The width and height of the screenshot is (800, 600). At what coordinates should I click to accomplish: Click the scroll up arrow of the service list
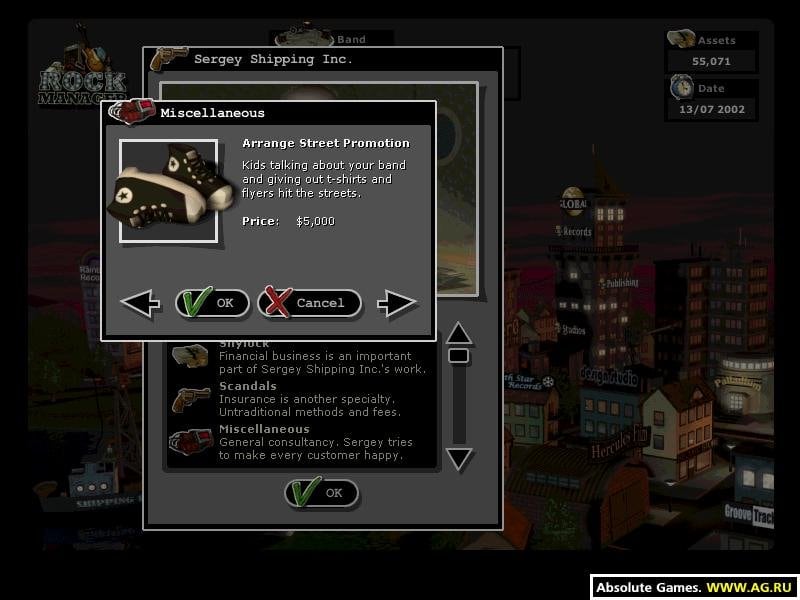tap(458, 332)
